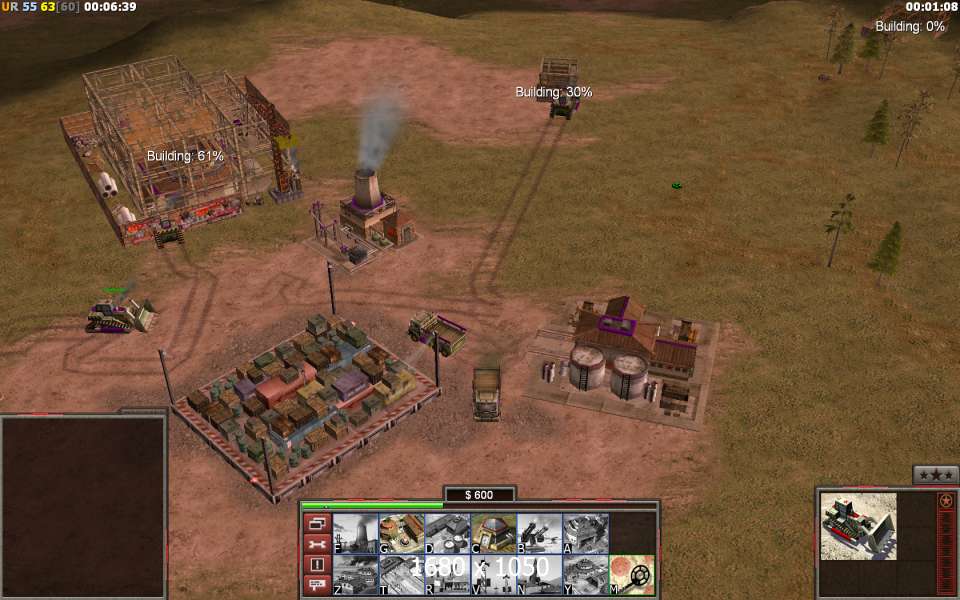Screen dimensions: 960x600
Task: Pick the Barracks build icon marked D
Action: click(x=447, y=533)
